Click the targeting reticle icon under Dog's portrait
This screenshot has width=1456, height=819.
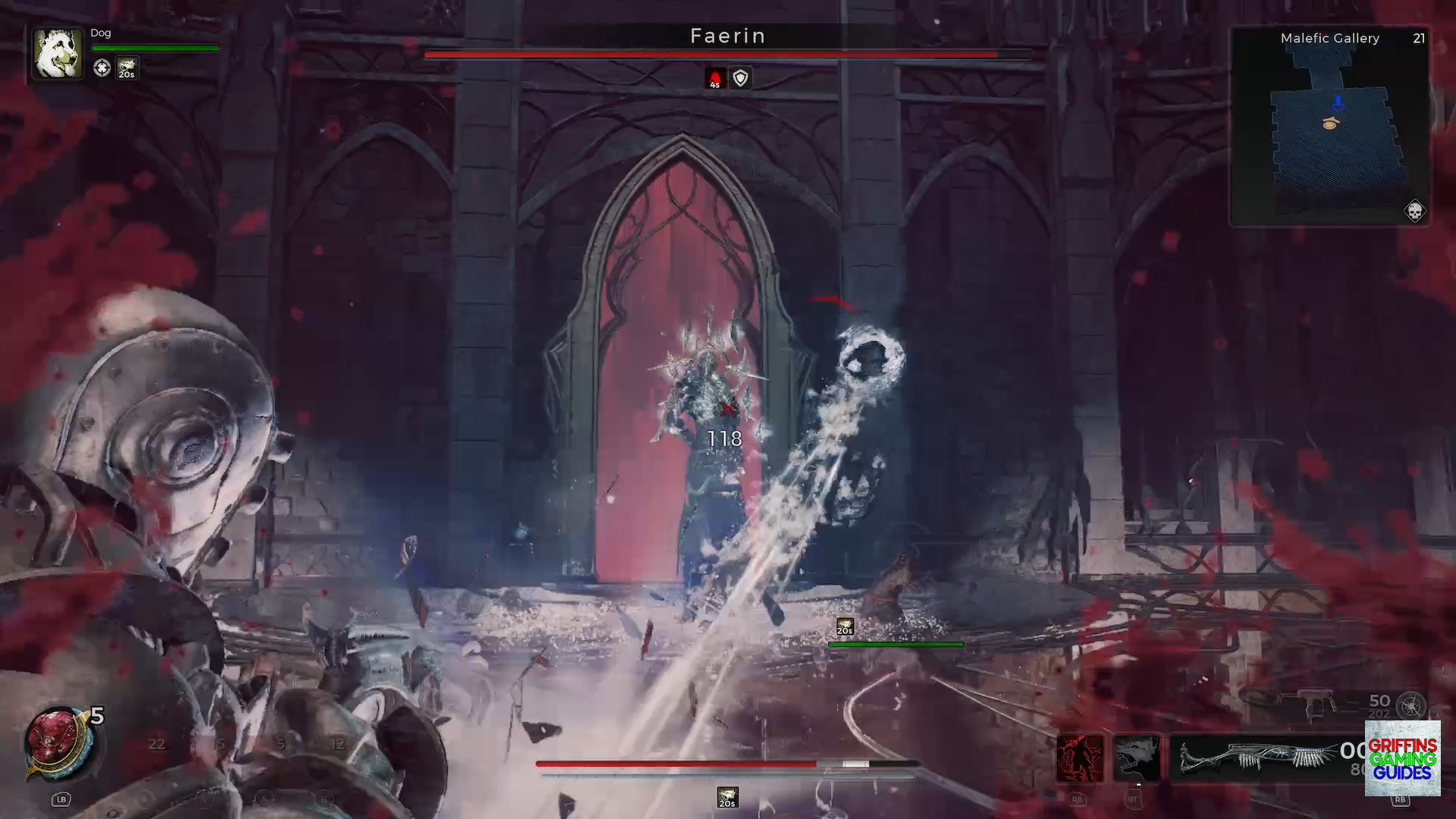tap(102, 68)
